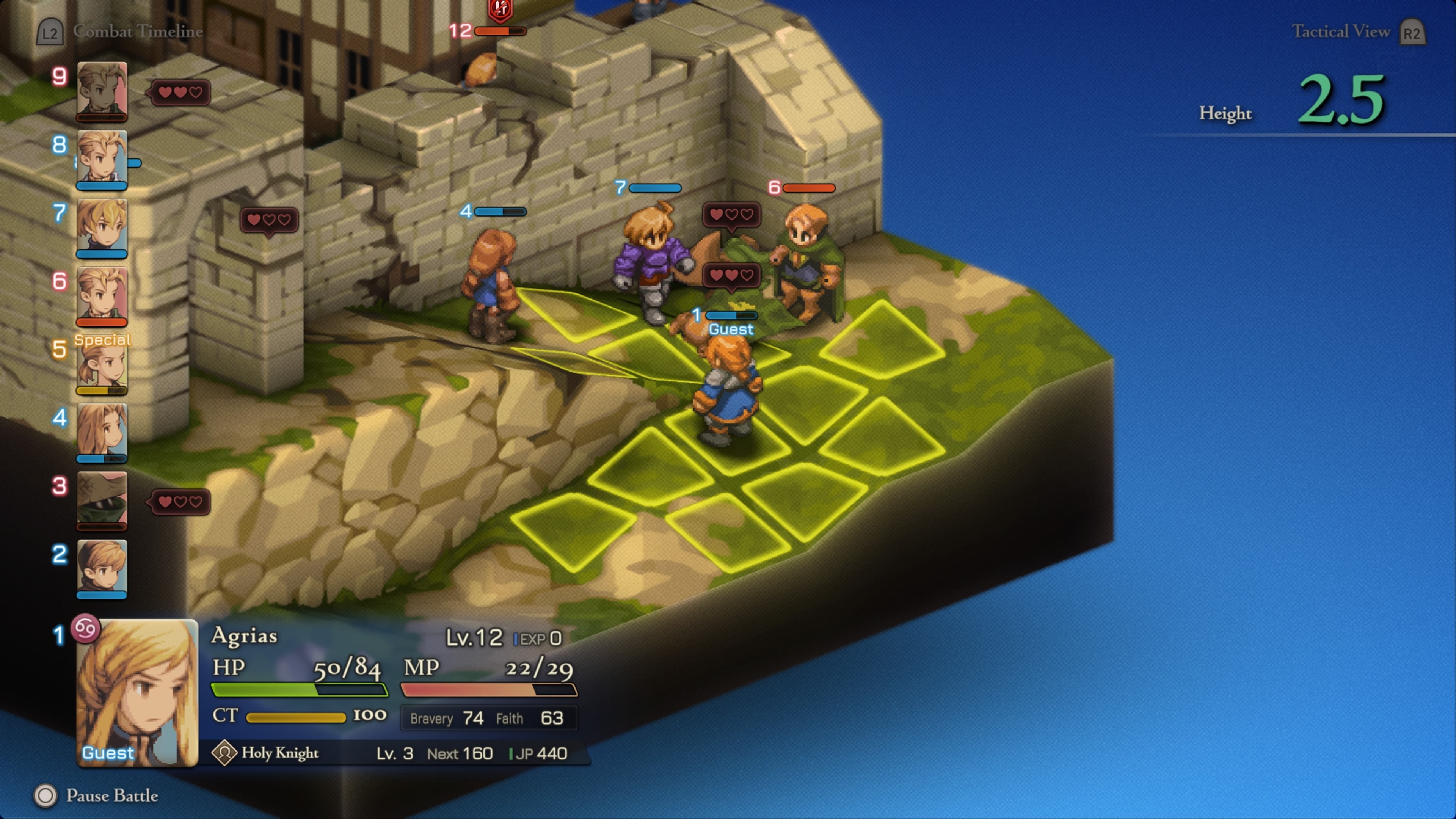Screen dimensions: 1456x819
Task: Click the Cancer zodiac icon on Agrias
Action: pos(86,628)
